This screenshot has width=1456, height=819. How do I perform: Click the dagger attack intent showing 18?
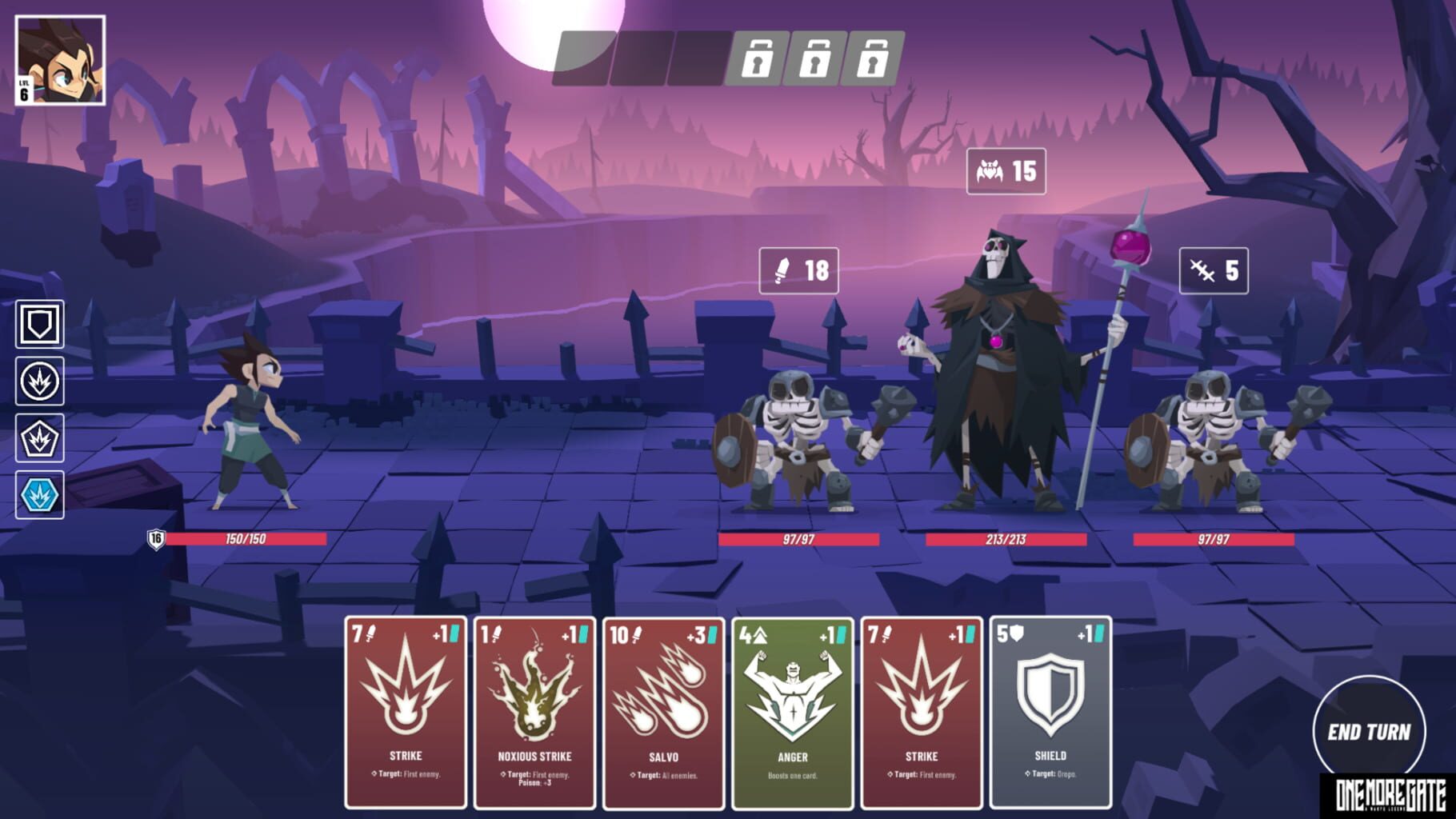[x=800, y=270]
